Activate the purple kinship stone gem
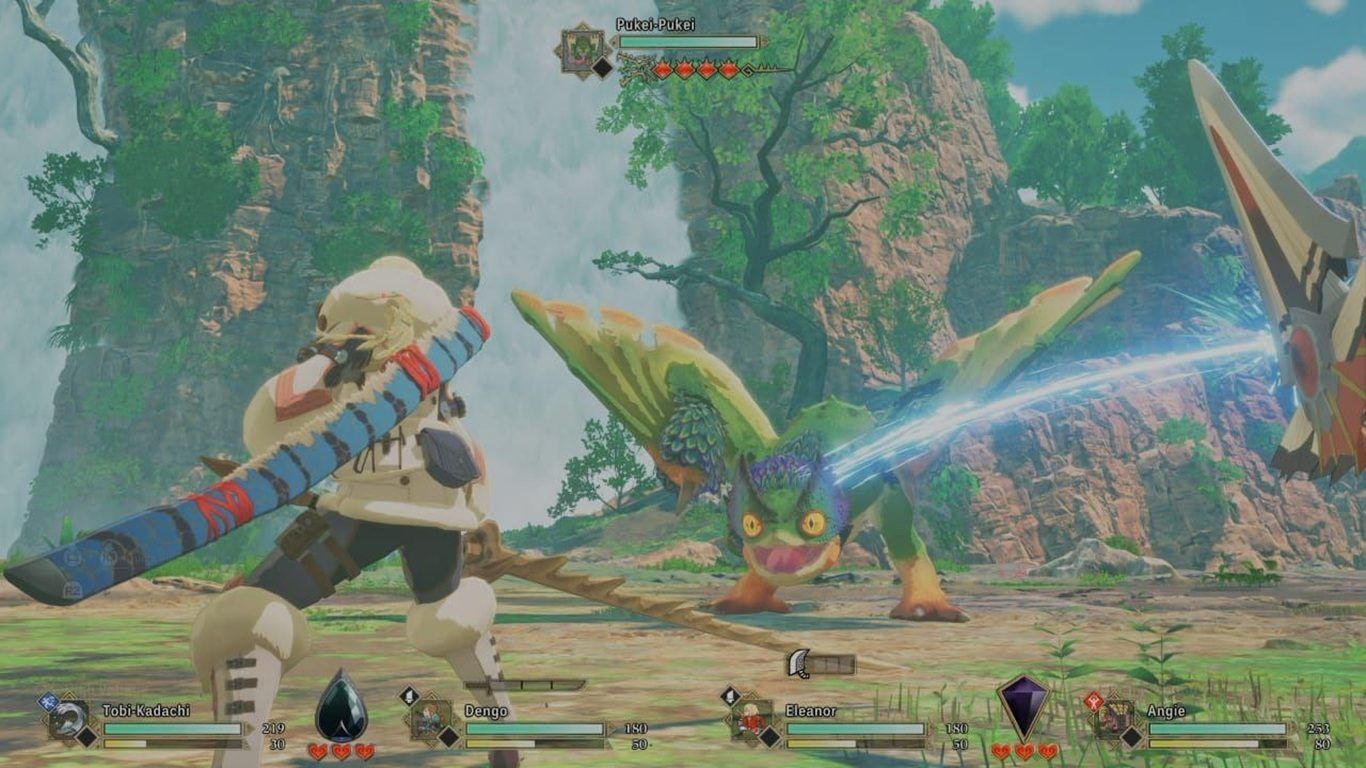The height and width of the screenshot is (768, 1366). [1023, 706]
